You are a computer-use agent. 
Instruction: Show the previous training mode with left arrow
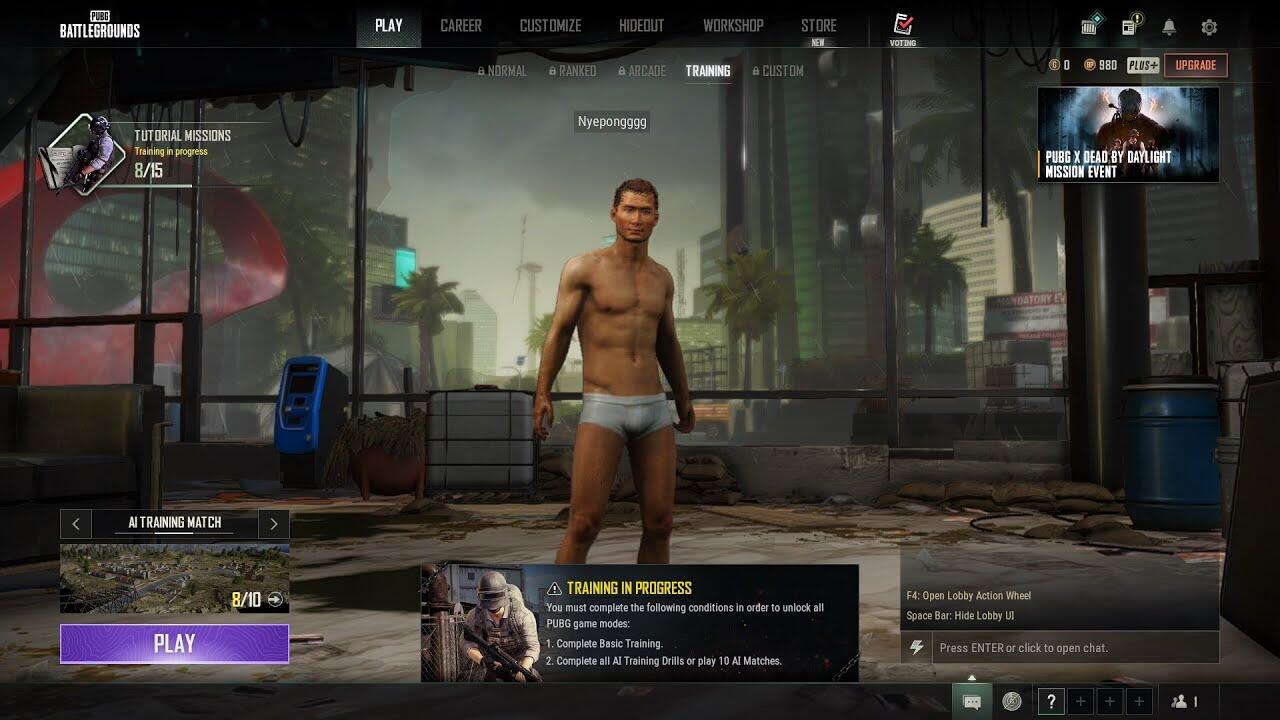pos(76,524)
